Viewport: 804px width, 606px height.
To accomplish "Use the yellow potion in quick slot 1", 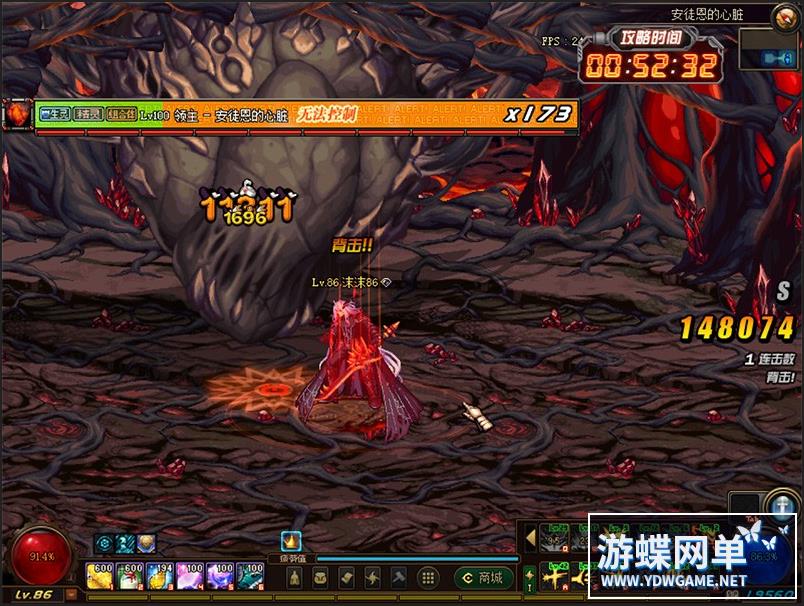I will click(x=99, y=576).
